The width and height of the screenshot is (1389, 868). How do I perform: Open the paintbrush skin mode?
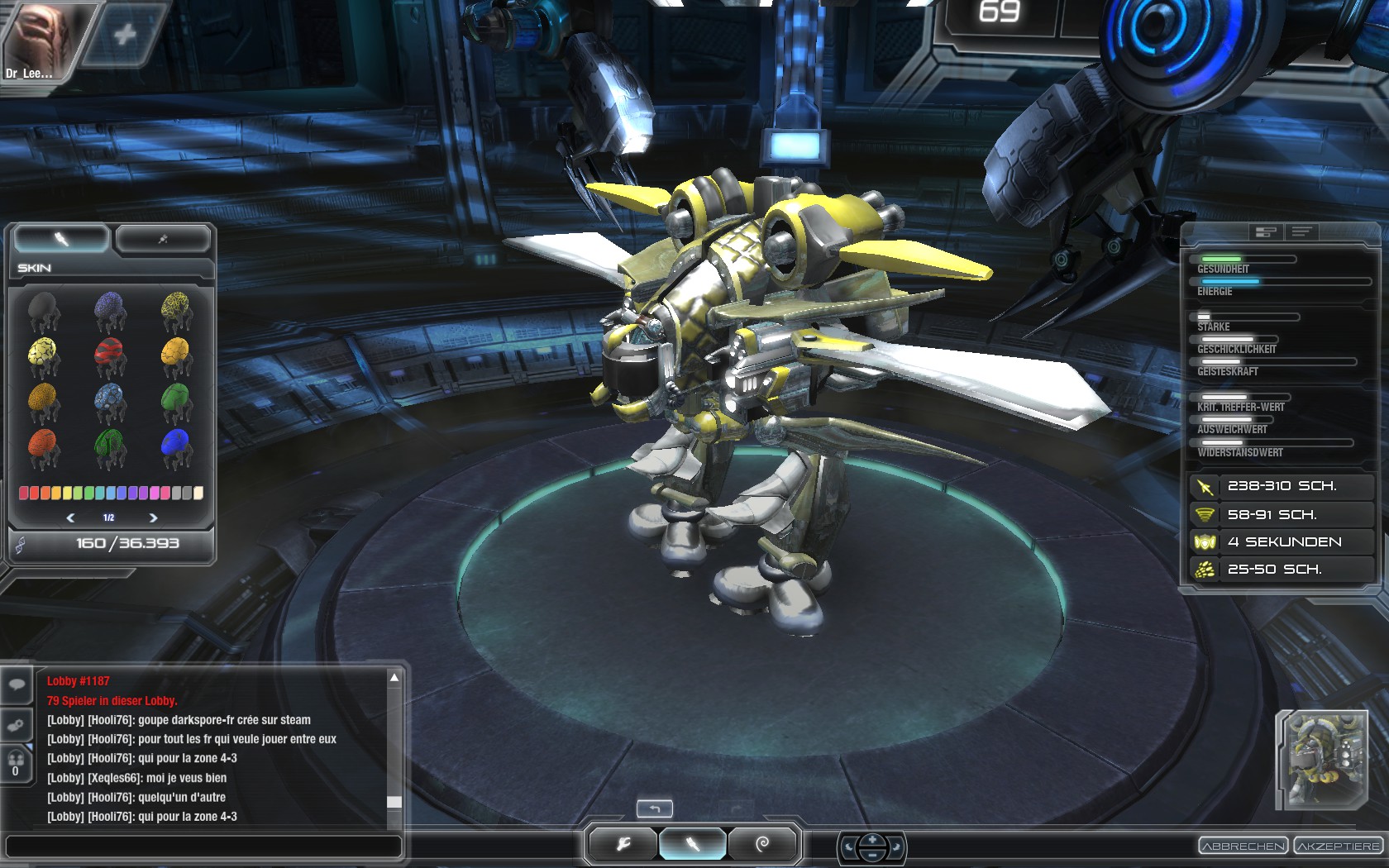693,844
